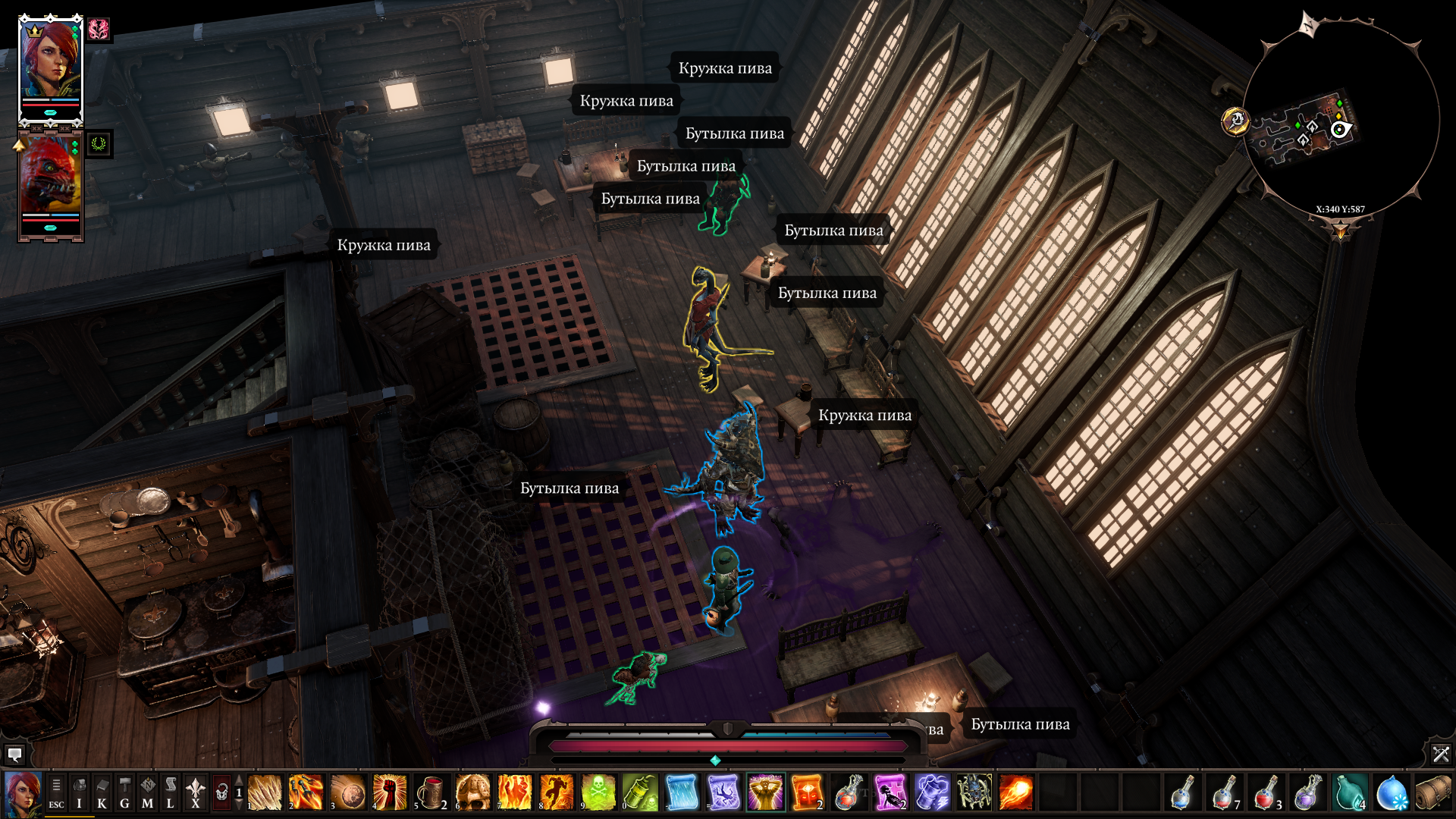
Task: Open the chat speech bubble button
Action: coord(14,755)
